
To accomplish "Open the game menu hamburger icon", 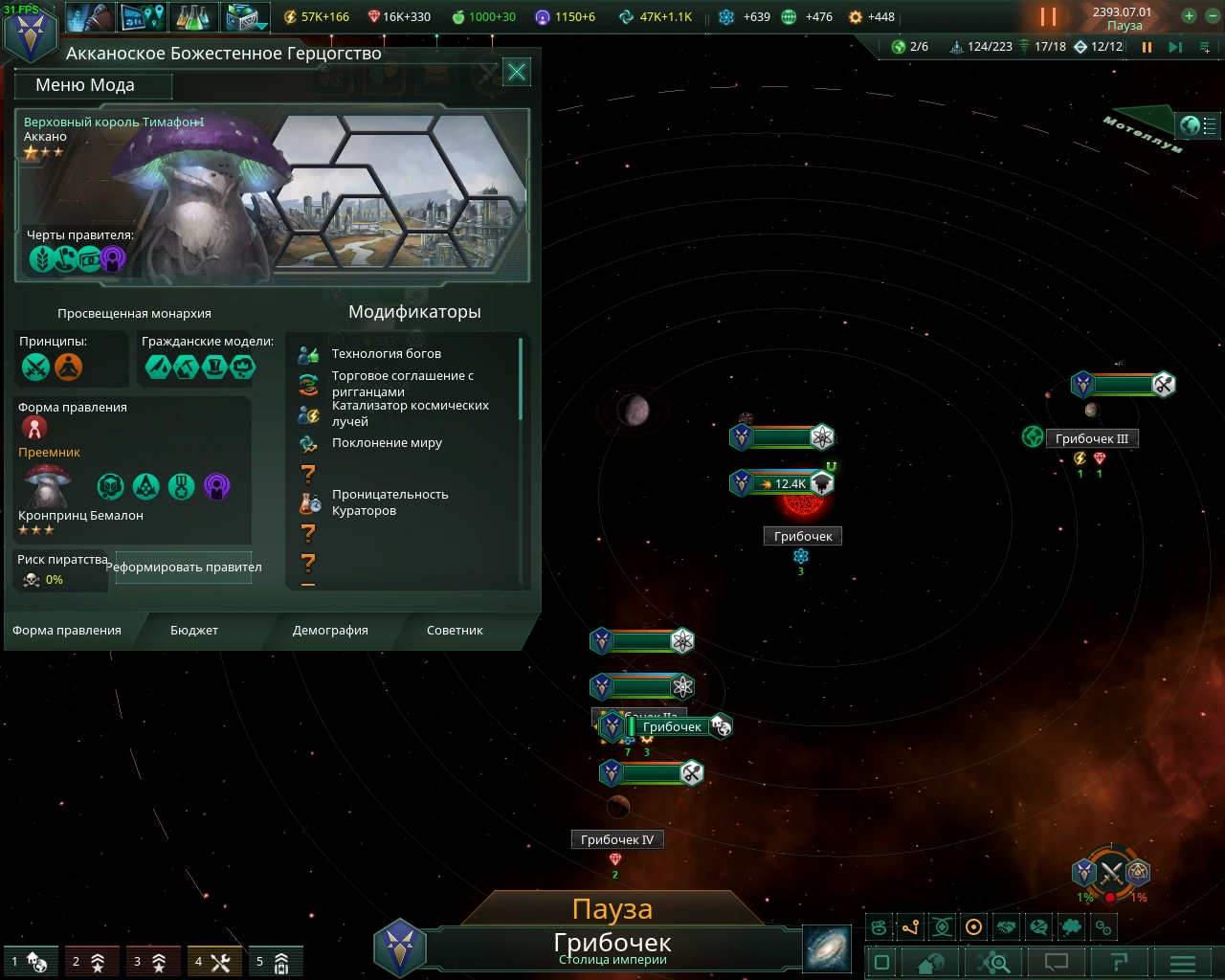I will 1182,962.
